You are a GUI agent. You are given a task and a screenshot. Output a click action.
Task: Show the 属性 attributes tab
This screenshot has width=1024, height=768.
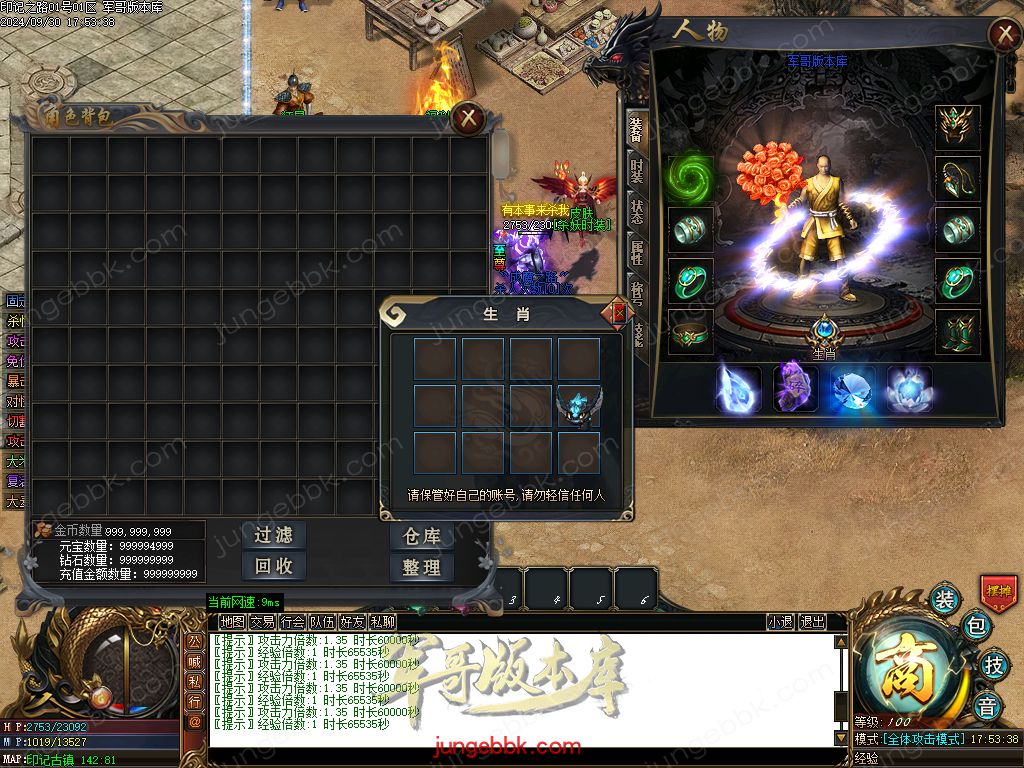(637, 253)
